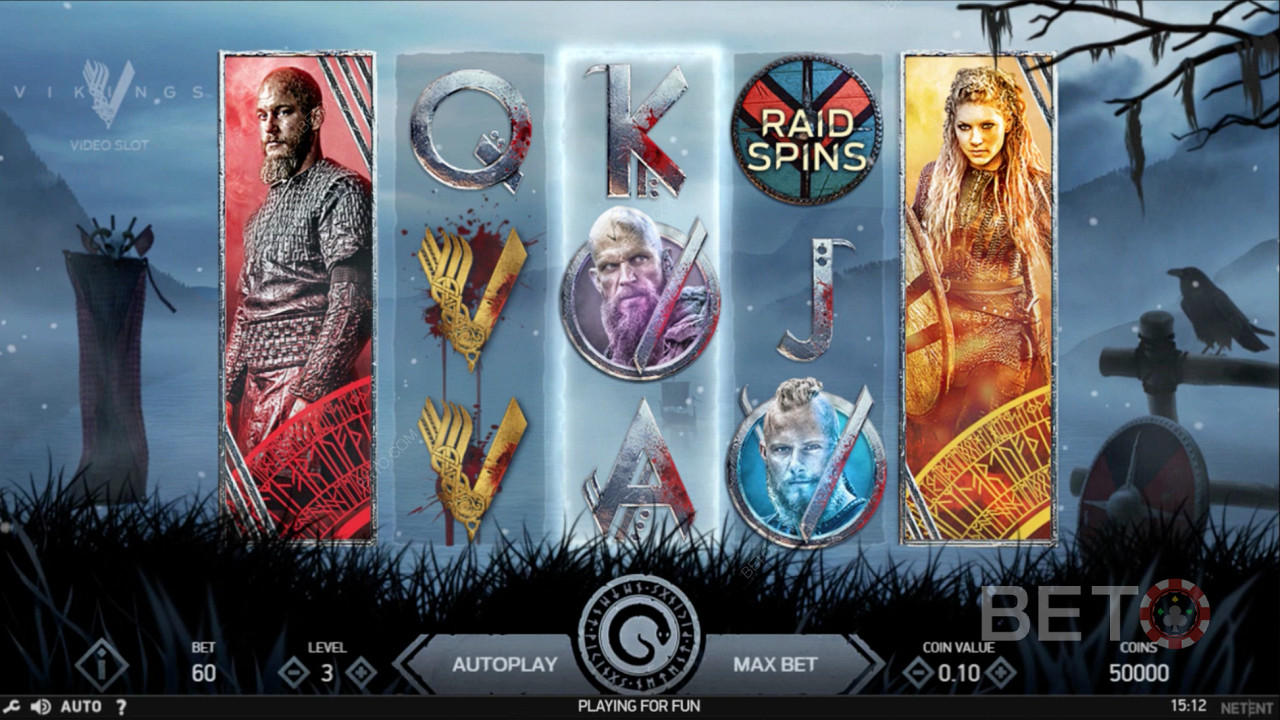1280x720 pixels.
Task: Show game help via question mark
Action: [121, 707]
